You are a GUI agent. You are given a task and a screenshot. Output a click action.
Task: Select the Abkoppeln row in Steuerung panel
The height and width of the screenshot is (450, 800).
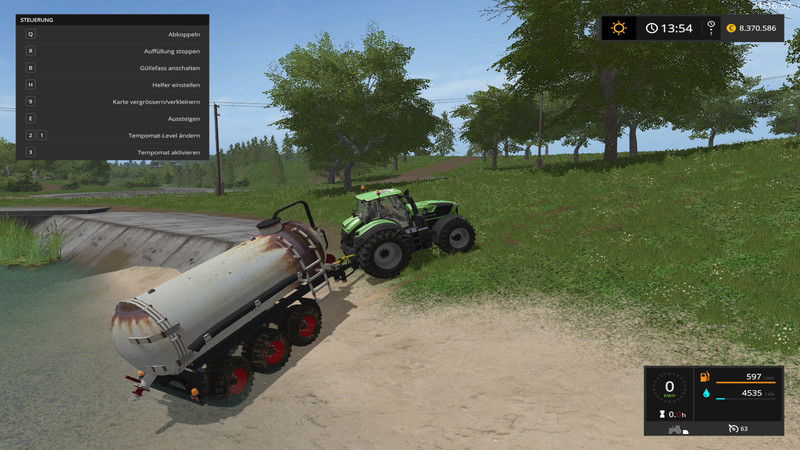click(113, 34)
